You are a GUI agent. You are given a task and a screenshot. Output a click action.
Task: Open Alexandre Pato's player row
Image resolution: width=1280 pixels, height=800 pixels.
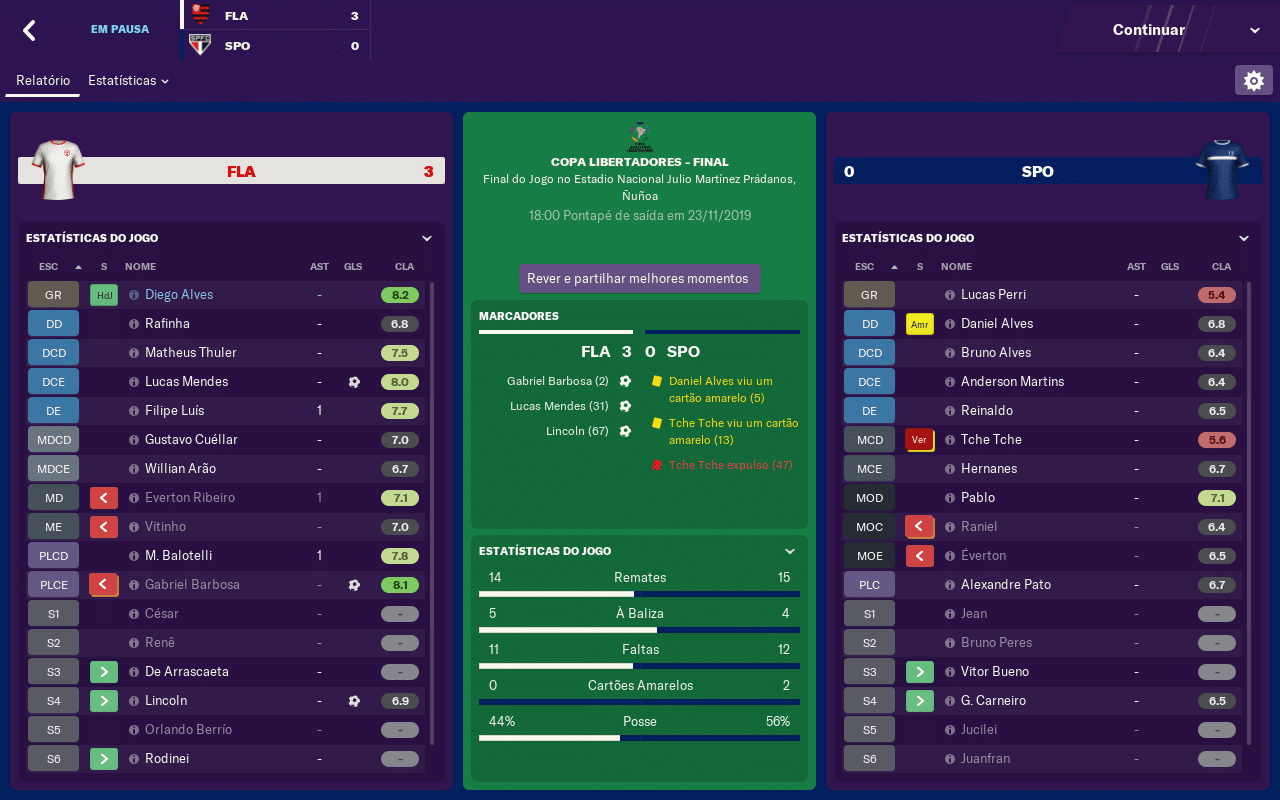coord(1005,585)
